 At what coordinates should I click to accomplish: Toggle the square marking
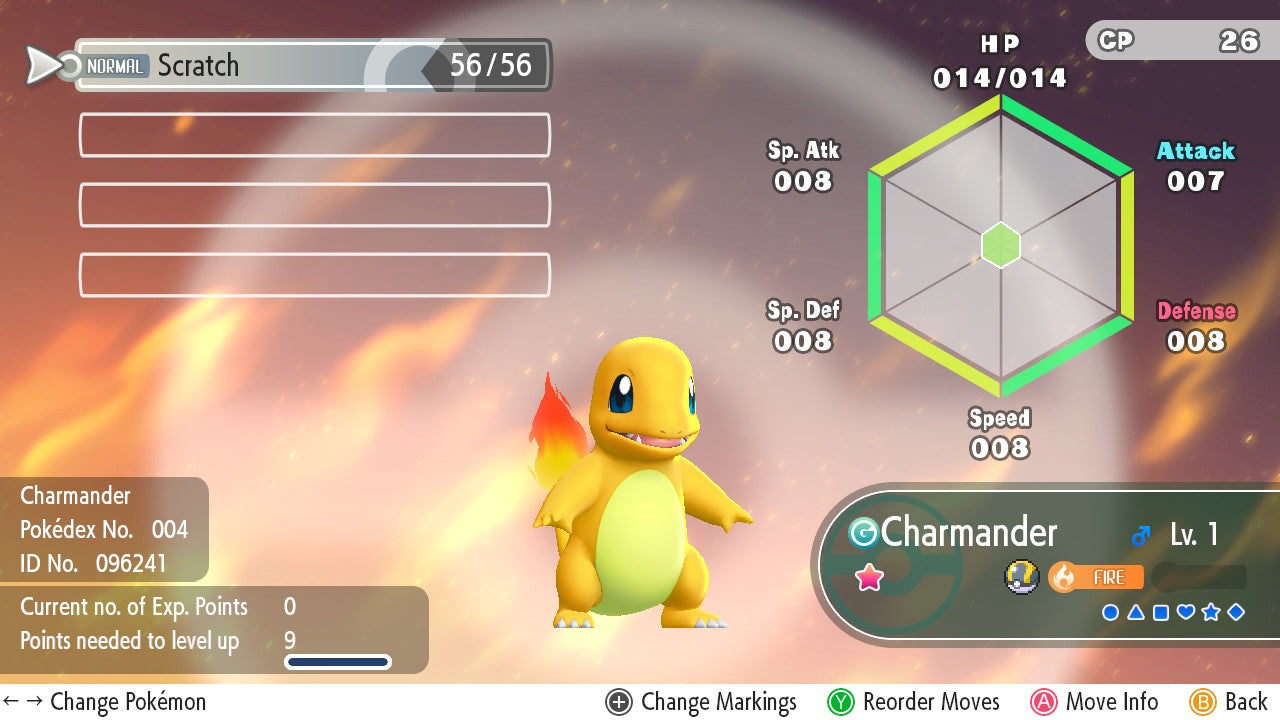click(1160, 612)
